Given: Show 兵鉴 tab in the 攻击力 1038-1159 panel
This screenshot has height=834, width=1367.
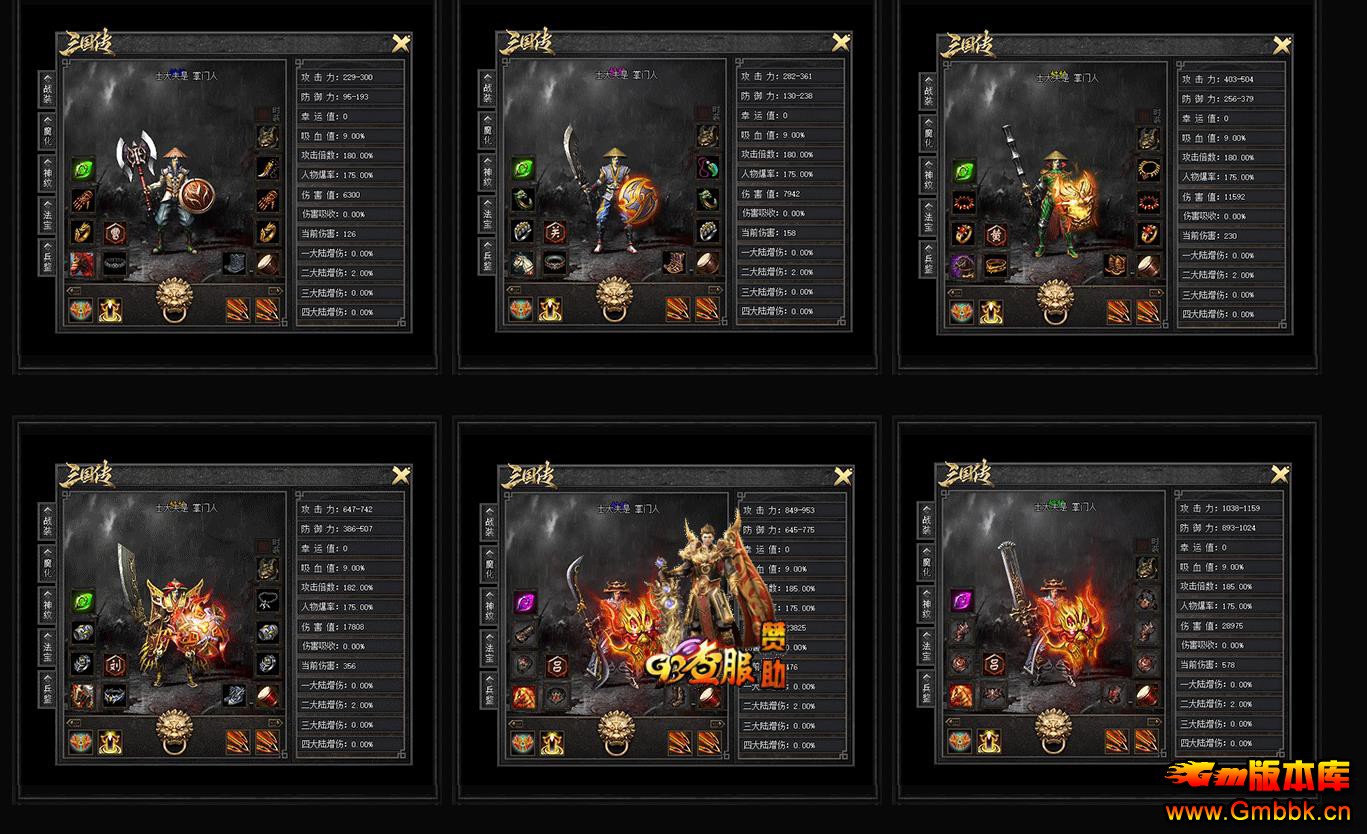Looking at the screenshot, I should tap(927, 689).
